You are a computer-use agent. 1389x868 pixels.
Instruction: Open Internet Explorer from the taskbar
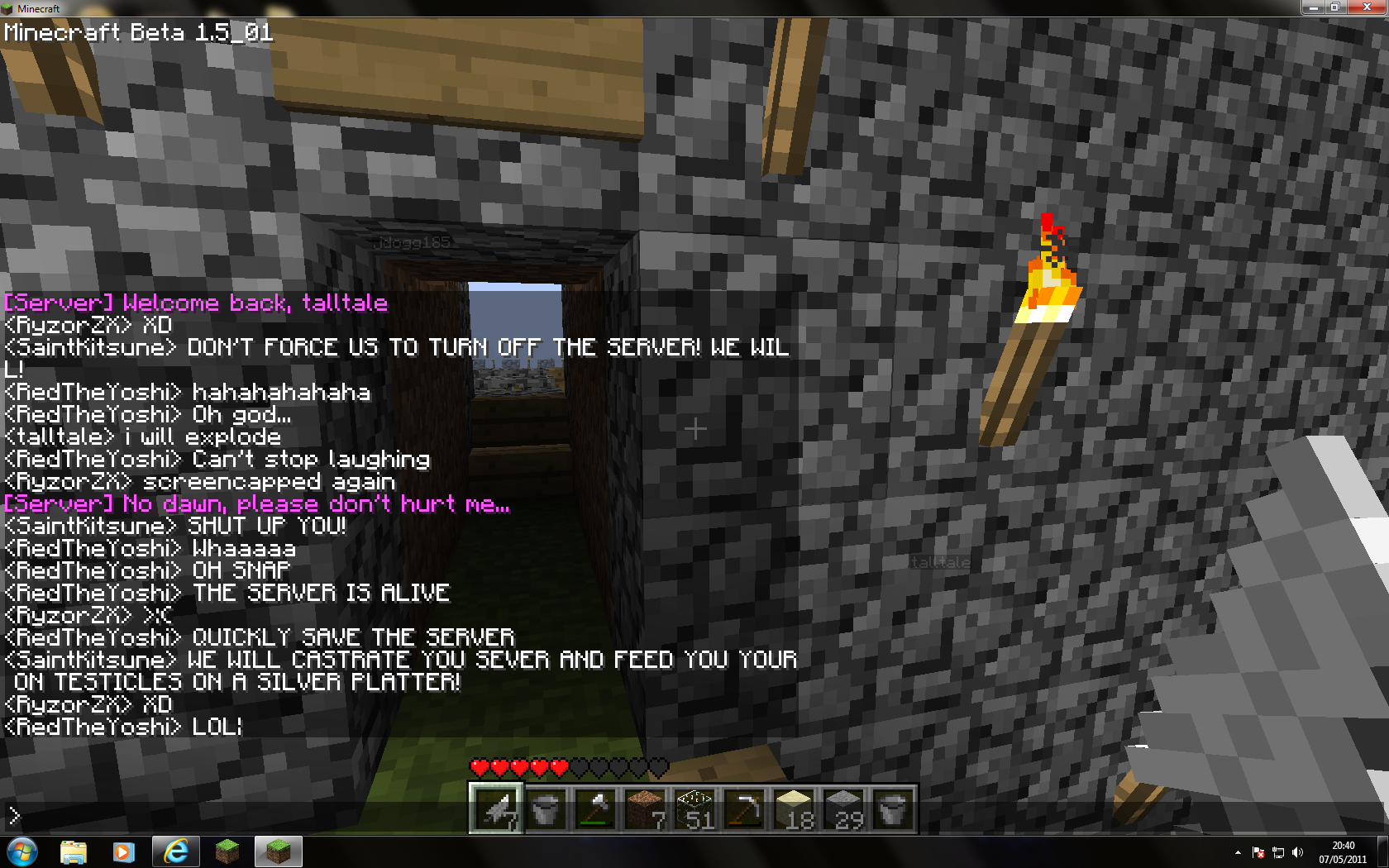click(x=175, y=851)
